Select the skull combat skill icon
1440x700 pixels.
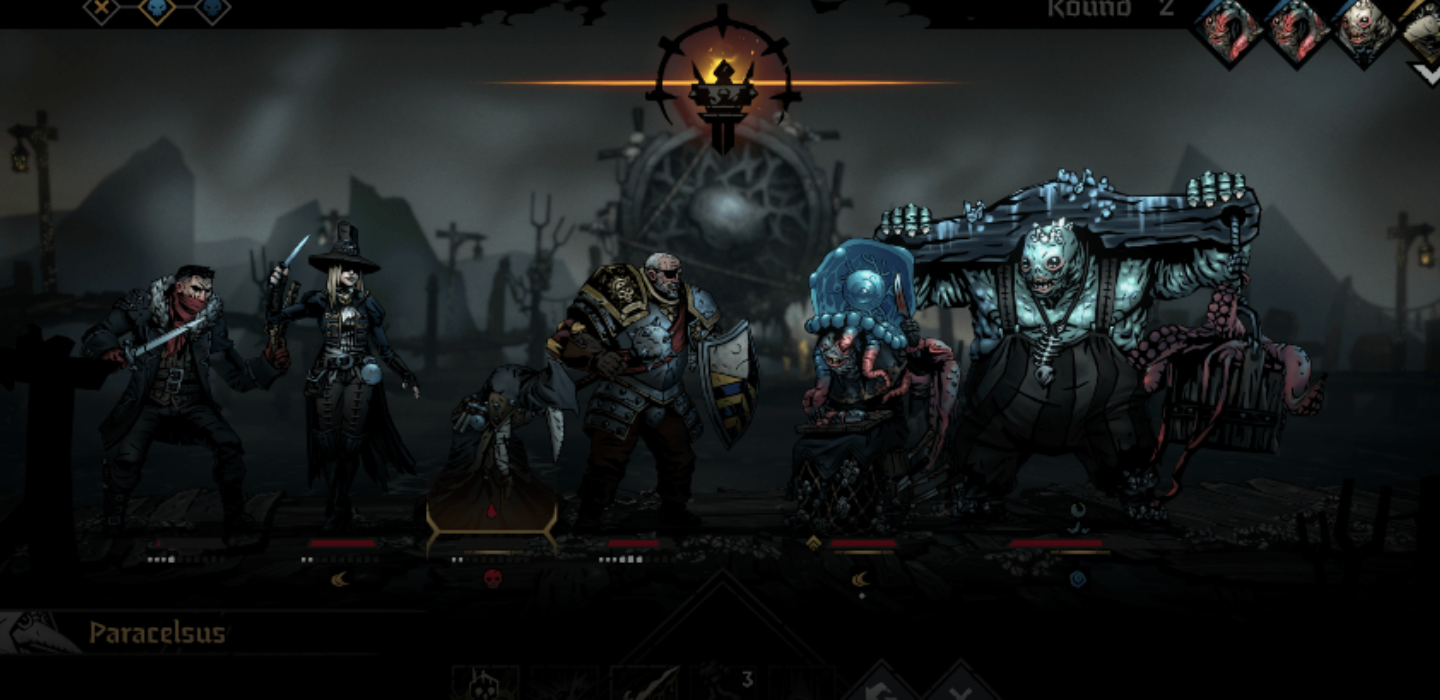484,684
